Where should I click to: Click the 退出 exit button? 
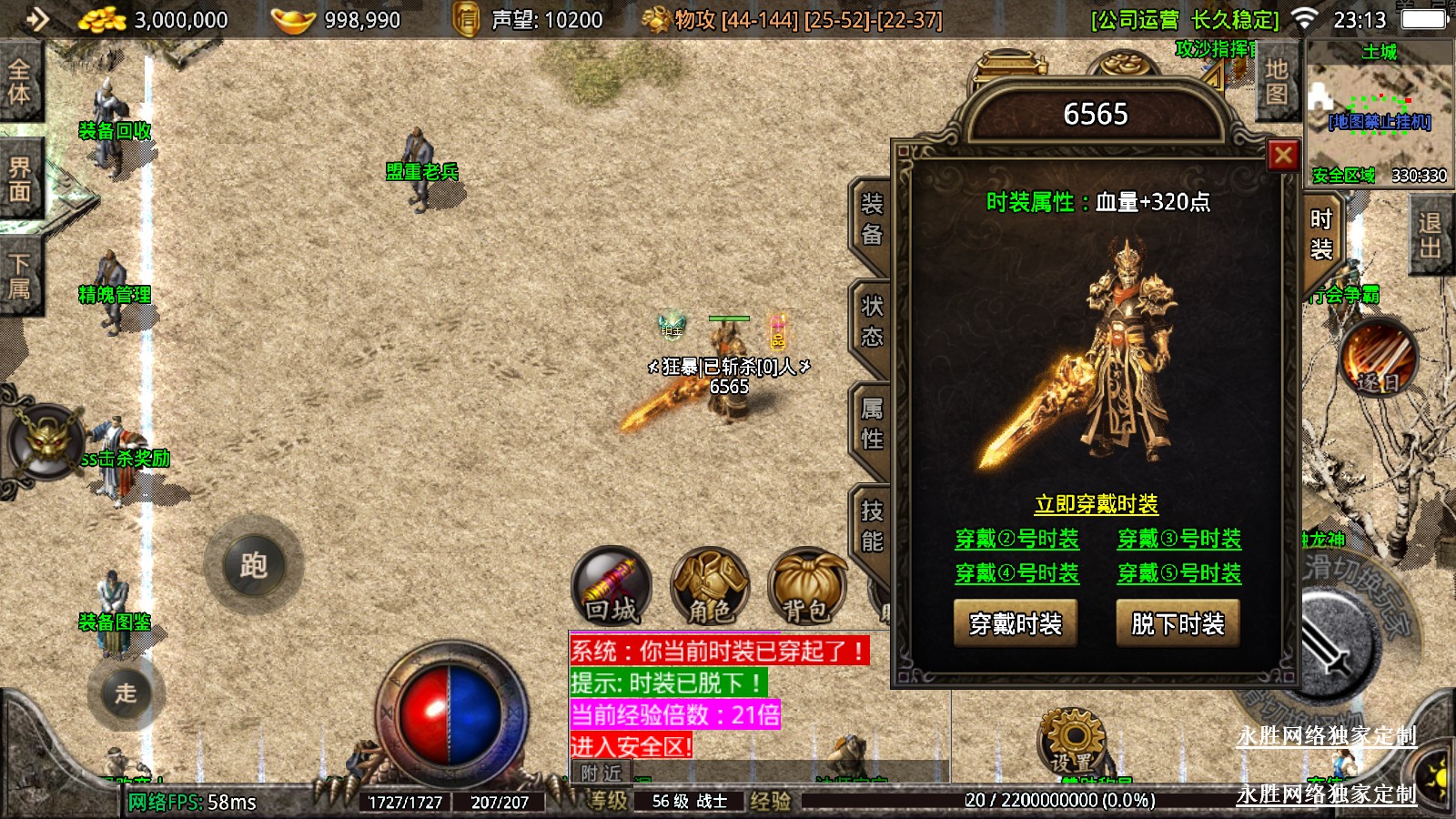pyautogui.click(x=1430, y=235)
